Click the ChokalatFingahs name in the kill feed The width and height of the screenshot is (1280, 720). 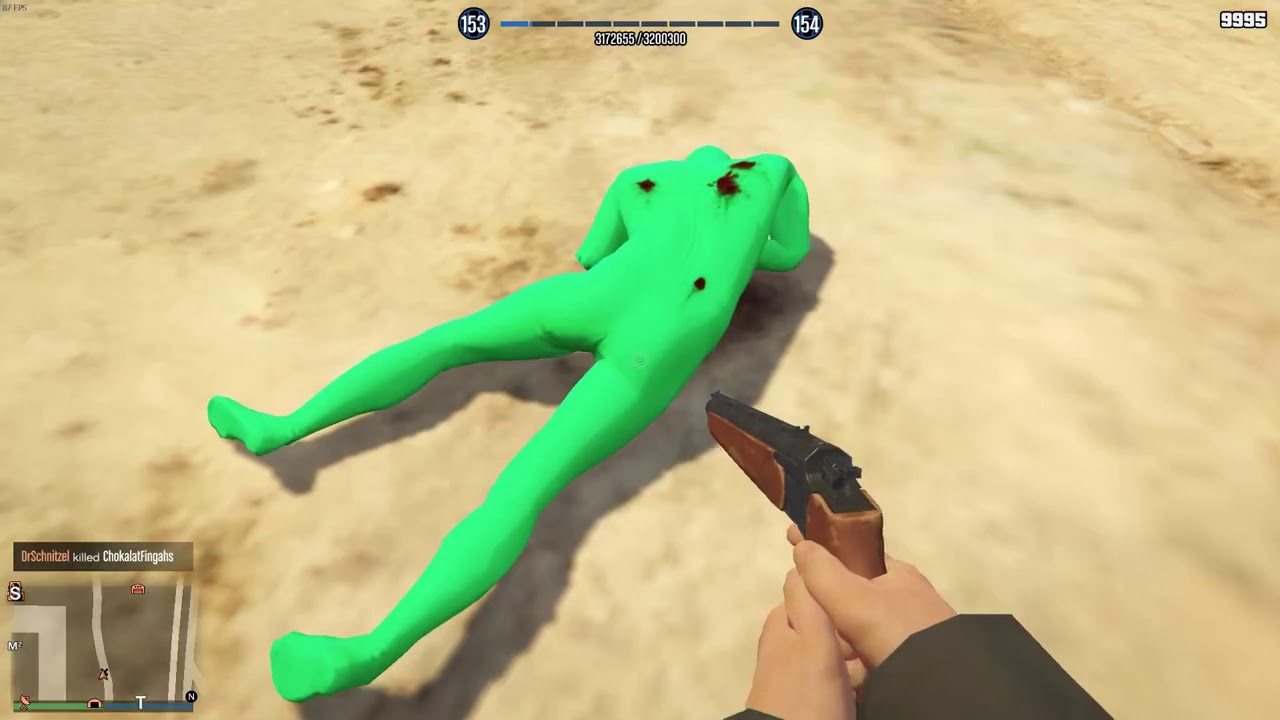[138, 556]
